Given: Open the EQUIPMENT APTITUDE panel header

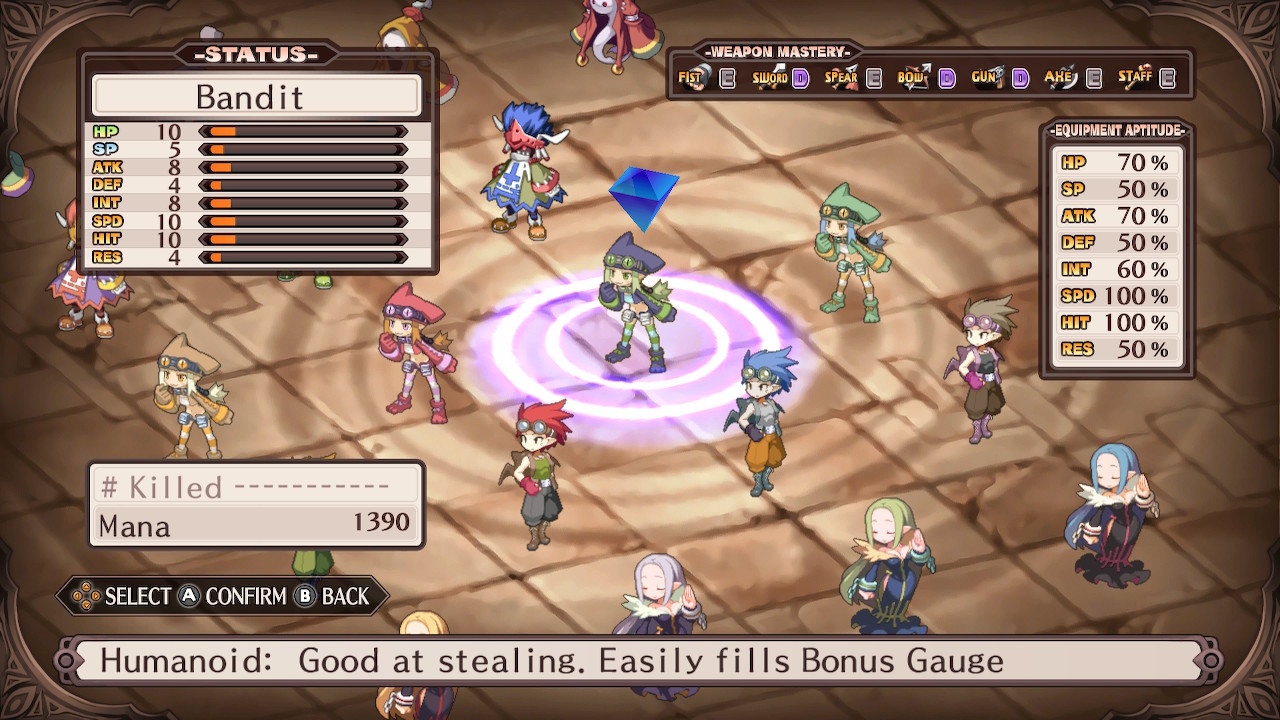Looking at the screenshot, I should 1117,129.
